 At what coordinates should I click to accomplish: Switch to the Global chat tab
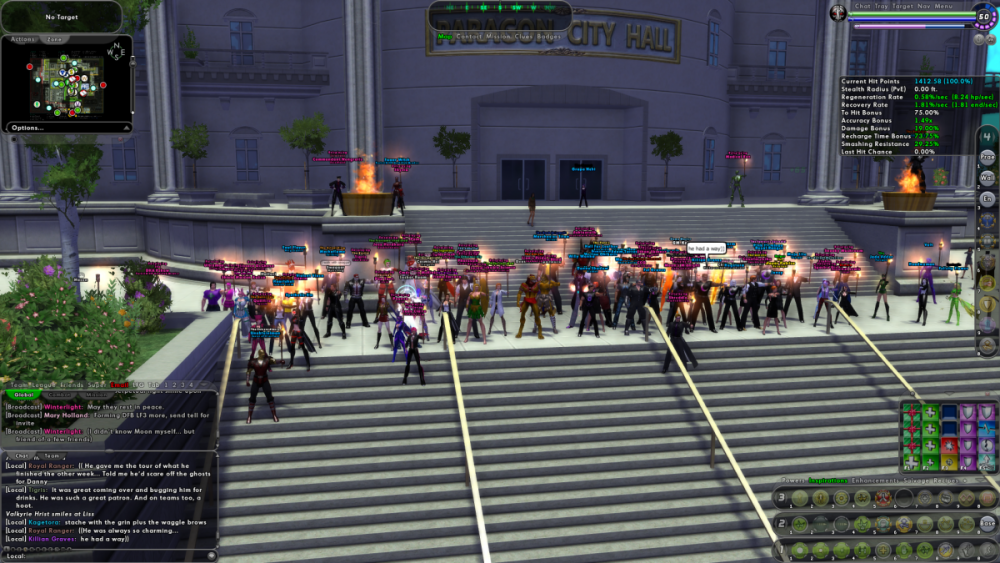coord(24,395)
